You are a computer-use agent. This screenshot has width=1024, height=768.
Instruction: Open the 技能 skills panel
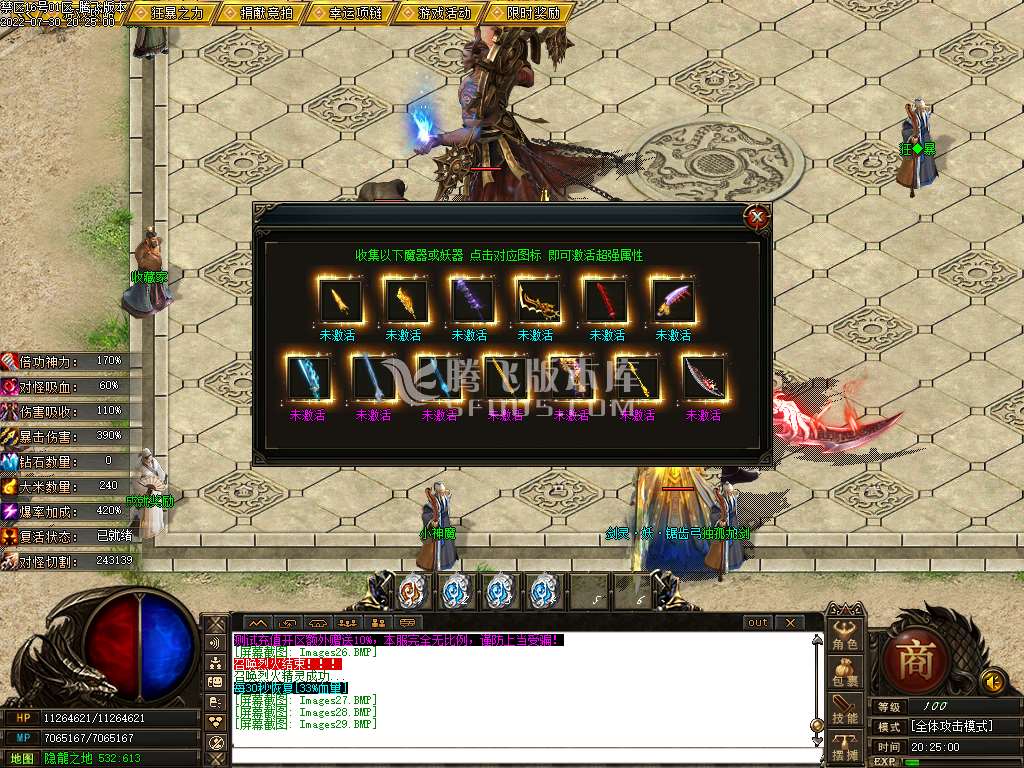pyautogui.click(x=845, y=709)
